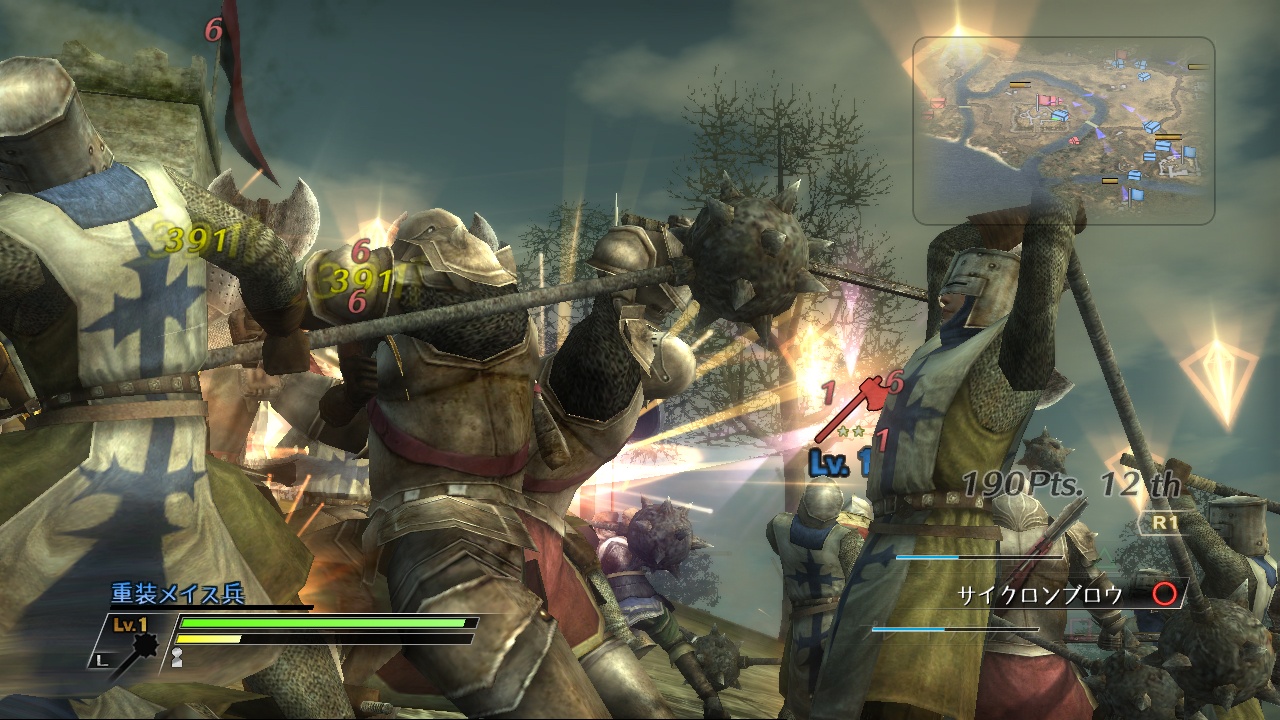Click the green enemy health bar
1280x720 pixels.
pyautogui.click(x=320, y=623)
